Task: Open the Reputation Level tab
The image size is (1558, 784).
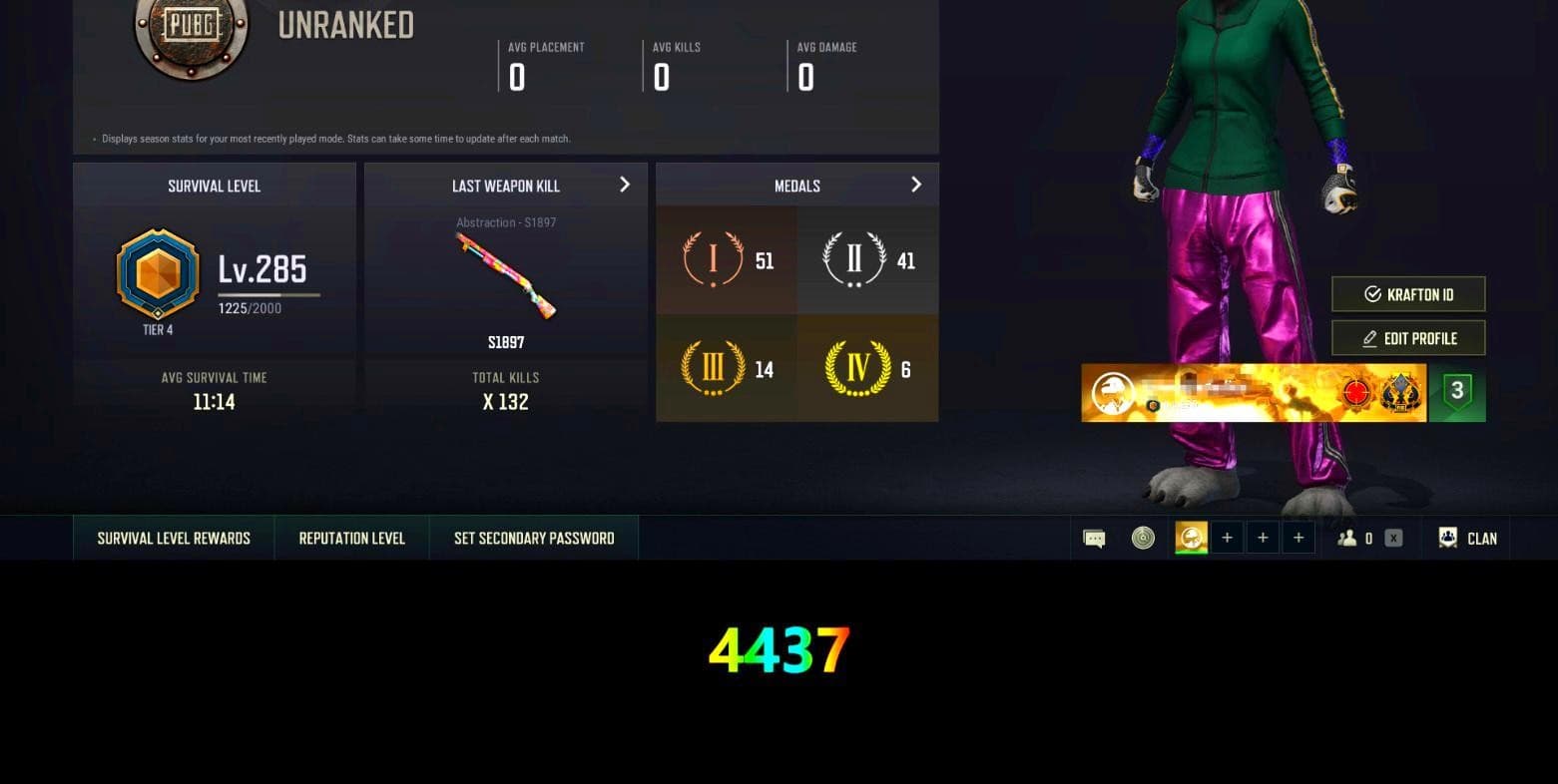Action: pos(351,538)
